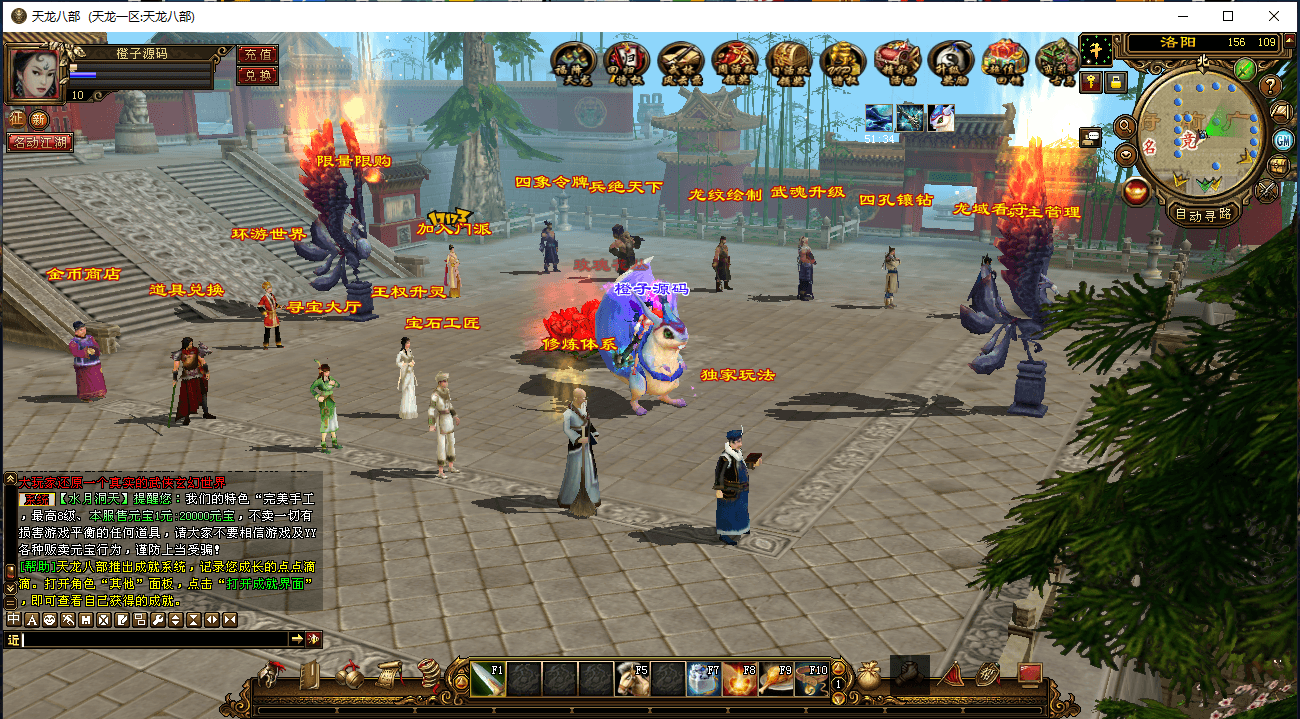Trigger the F8 fire skill slot
Image resolution: width=1300 pixels, height=719 pixels.
pyautogui.click(x=740, y=679)
